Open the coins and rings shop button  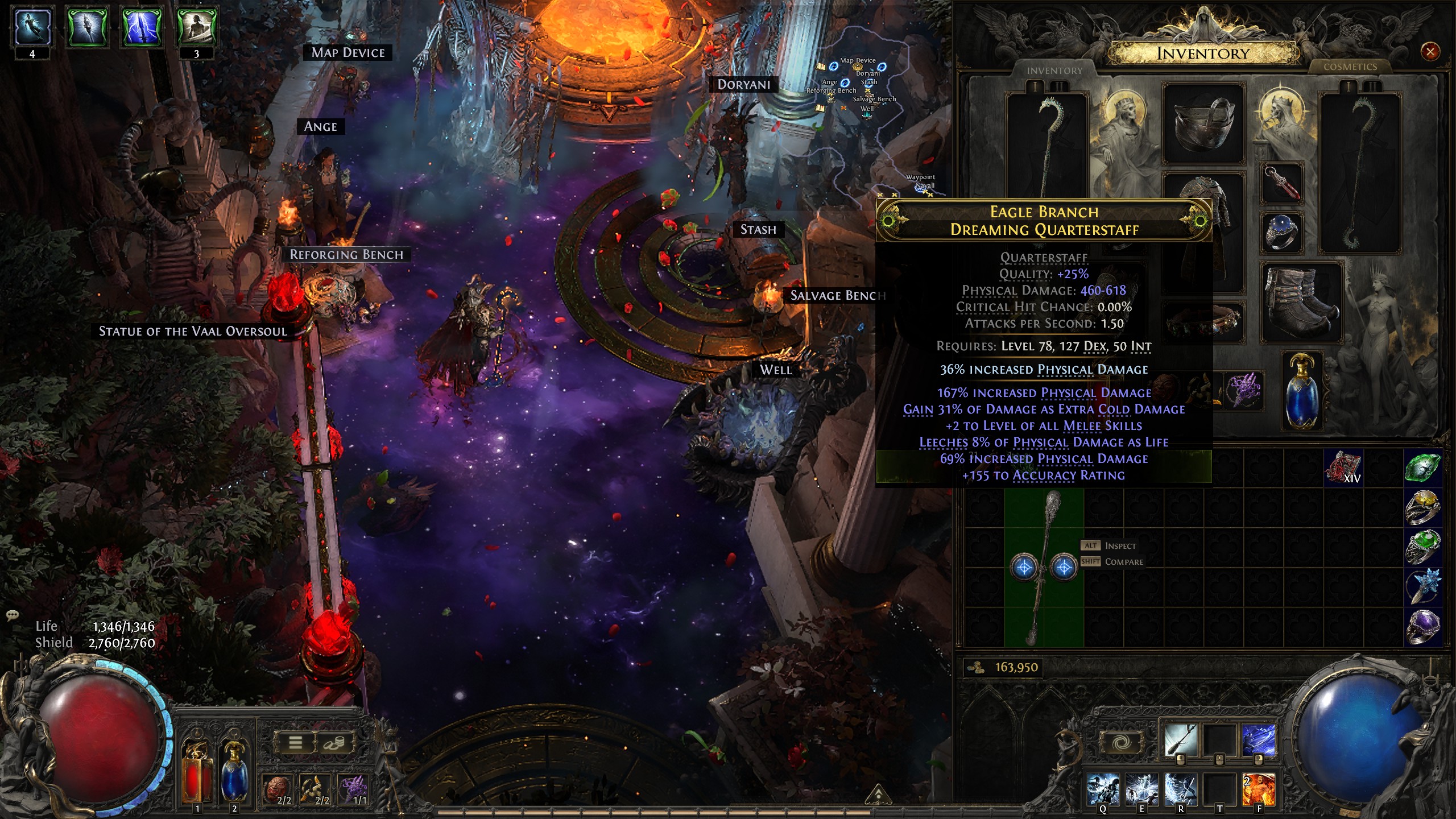(x=334, y=742)
